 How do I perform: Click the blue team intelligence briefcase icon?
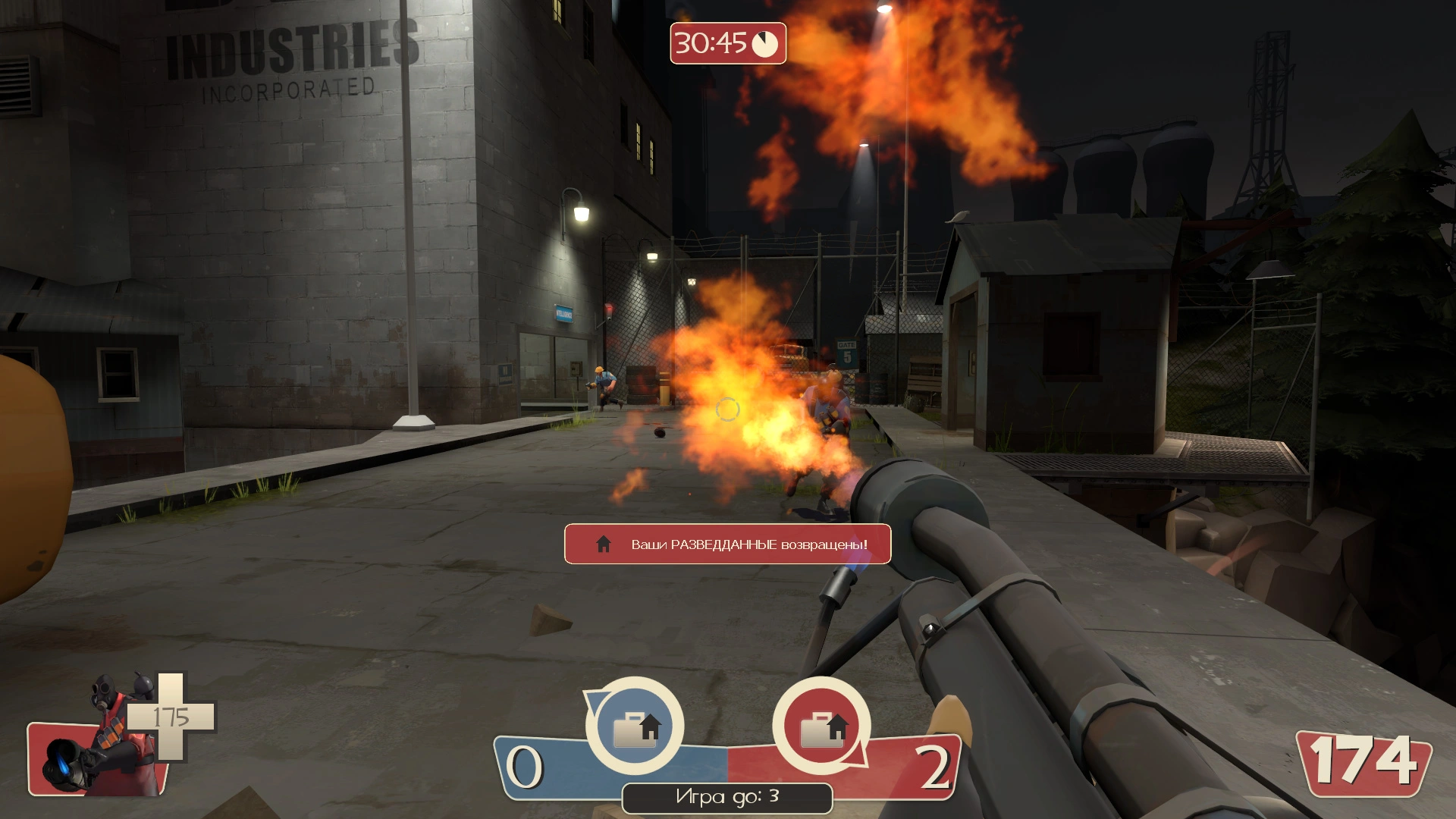point(635,726)
